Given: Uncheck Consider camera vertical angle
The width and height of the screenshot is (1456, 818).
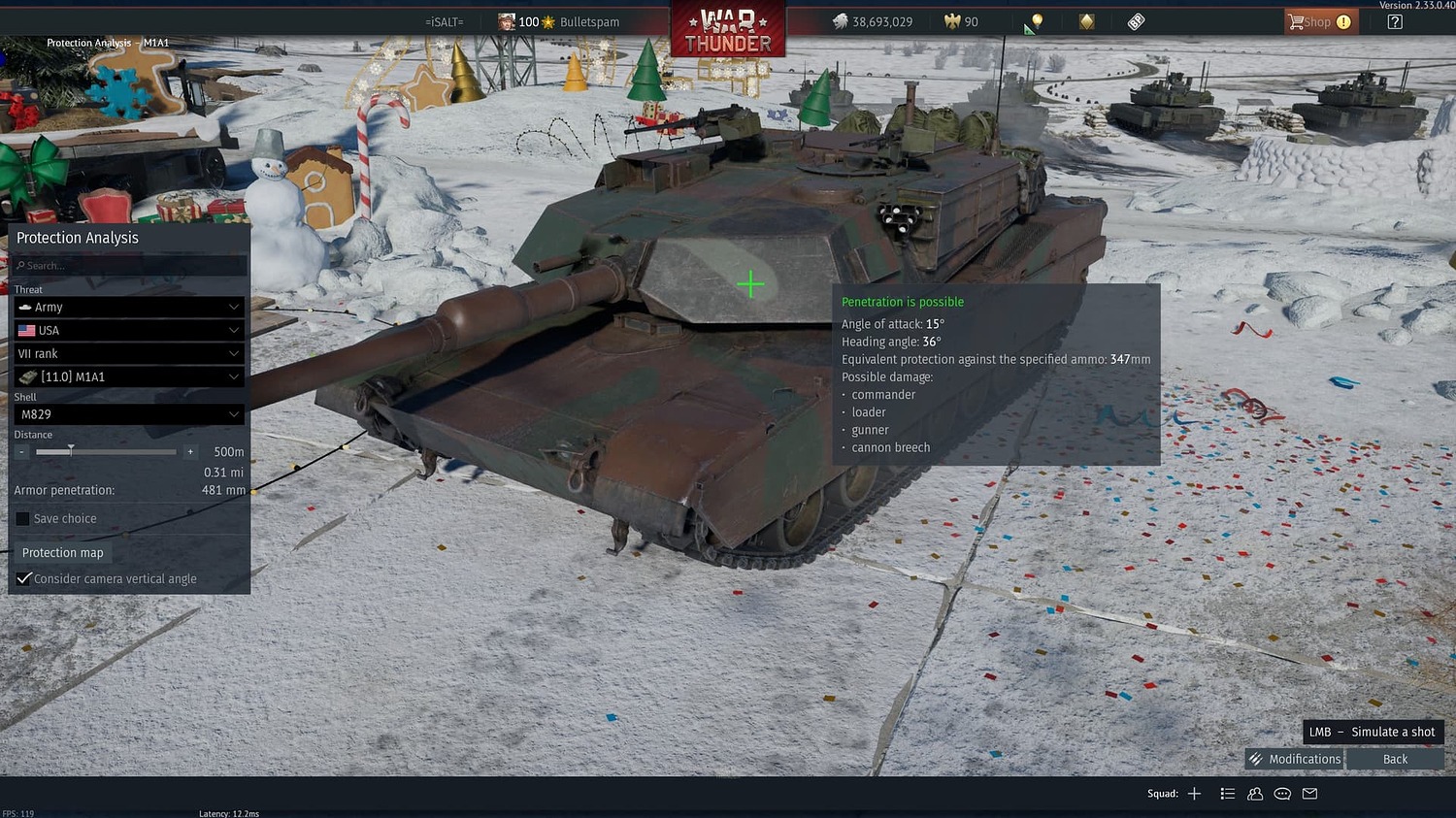Looking at the screenshot, I should (23, 578).
